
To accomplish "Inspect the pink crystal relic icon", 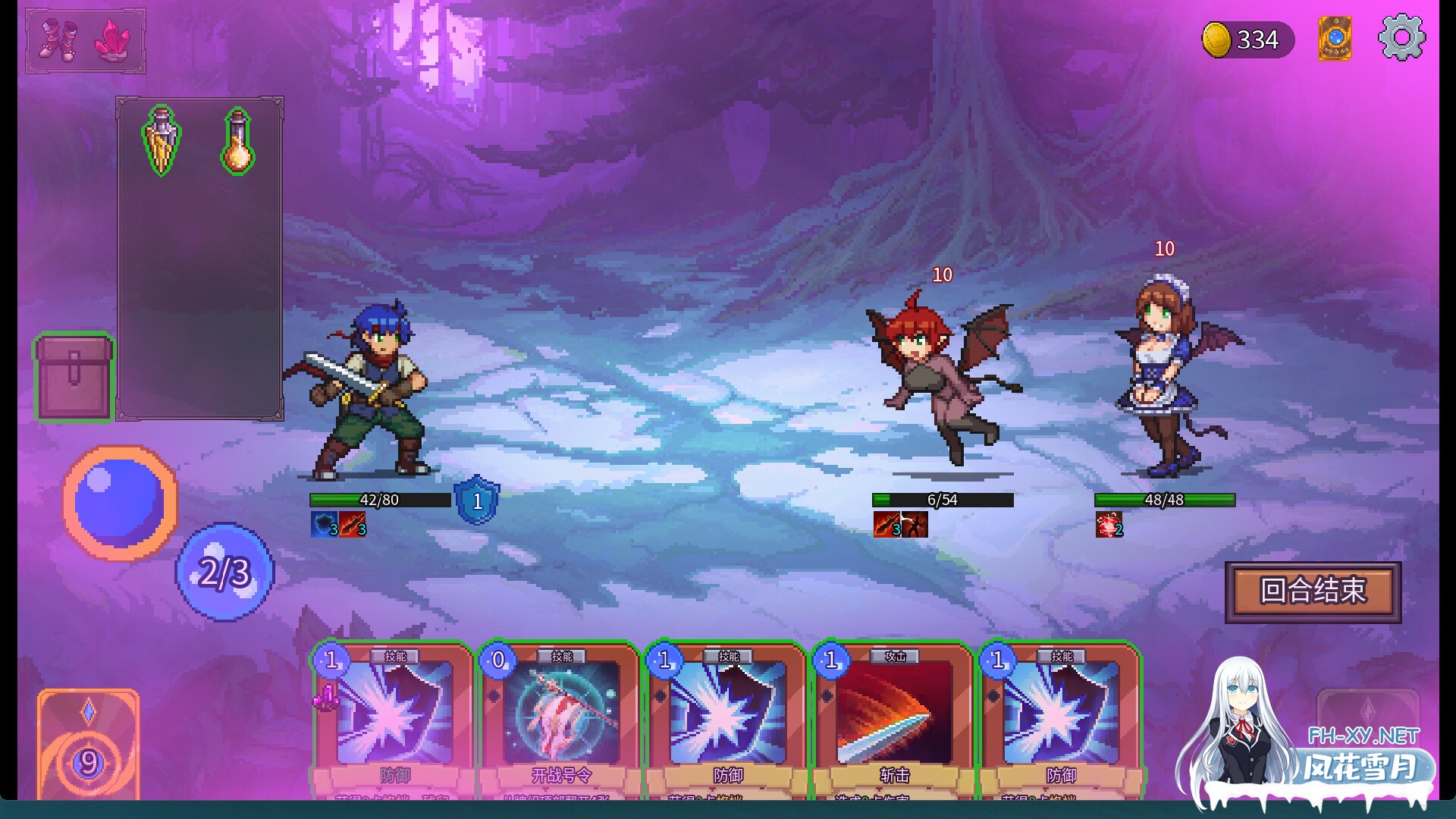I will click(113, 40).
